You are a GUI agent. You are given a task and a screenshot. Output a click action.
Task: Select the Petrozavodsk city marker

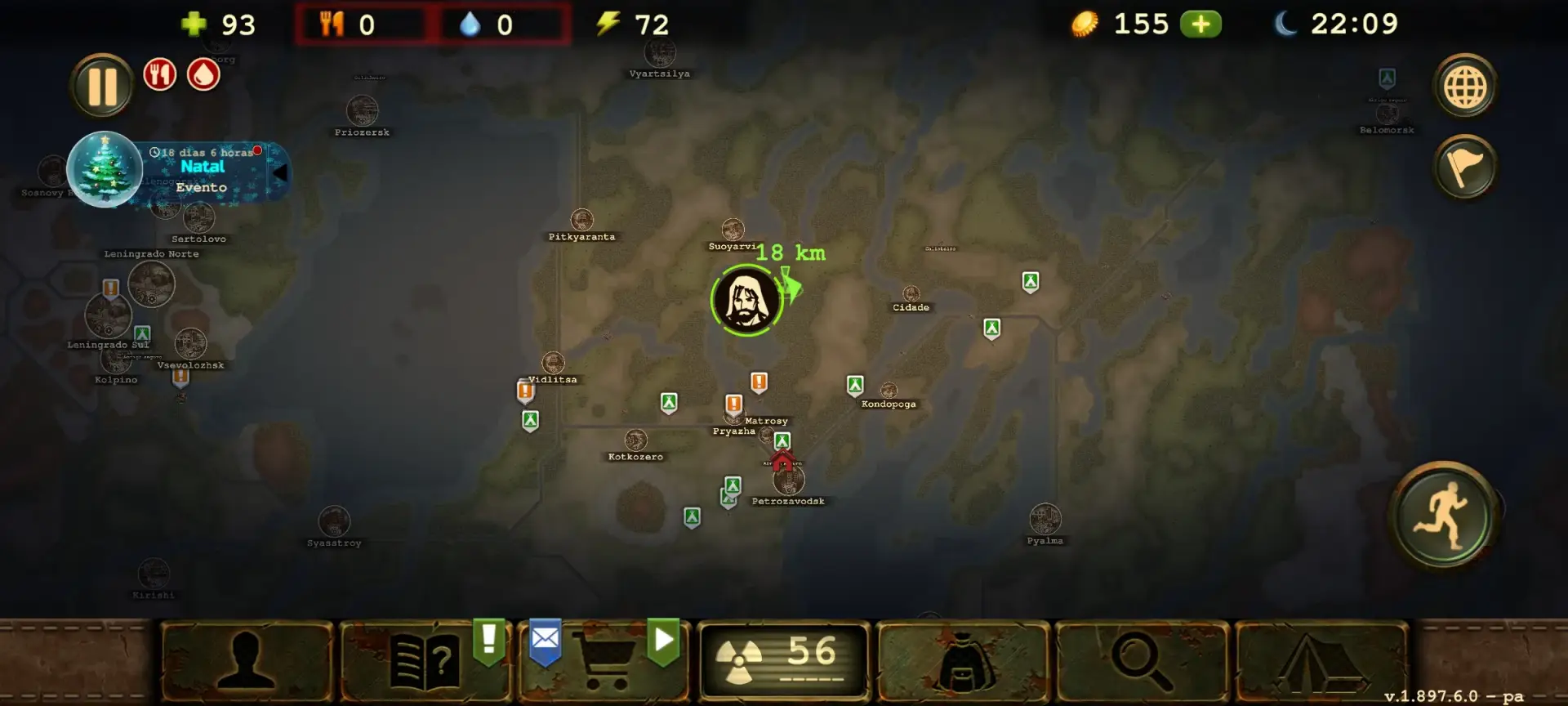789,480
